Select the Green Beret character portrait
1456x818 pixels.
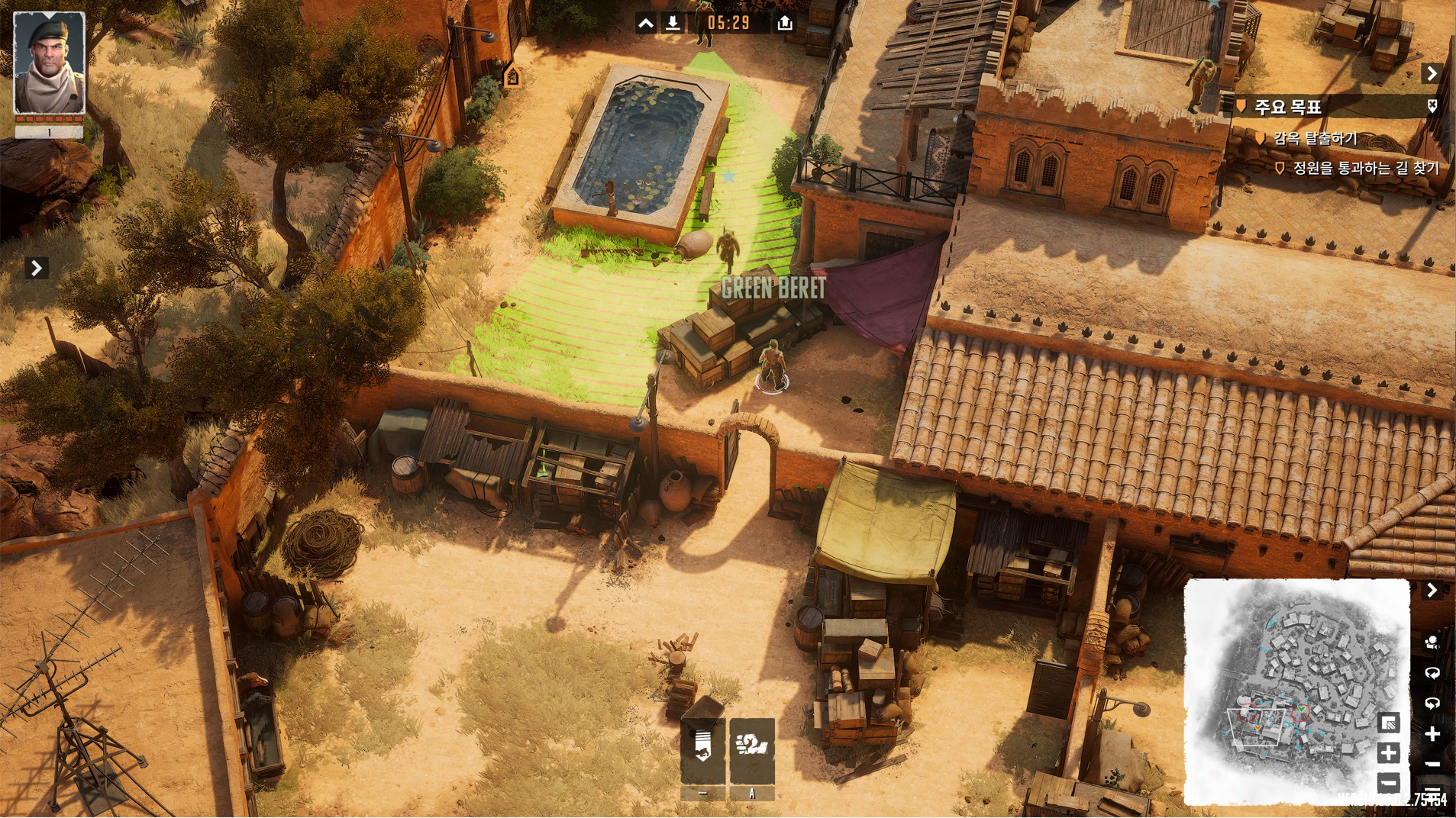[50, 63]
